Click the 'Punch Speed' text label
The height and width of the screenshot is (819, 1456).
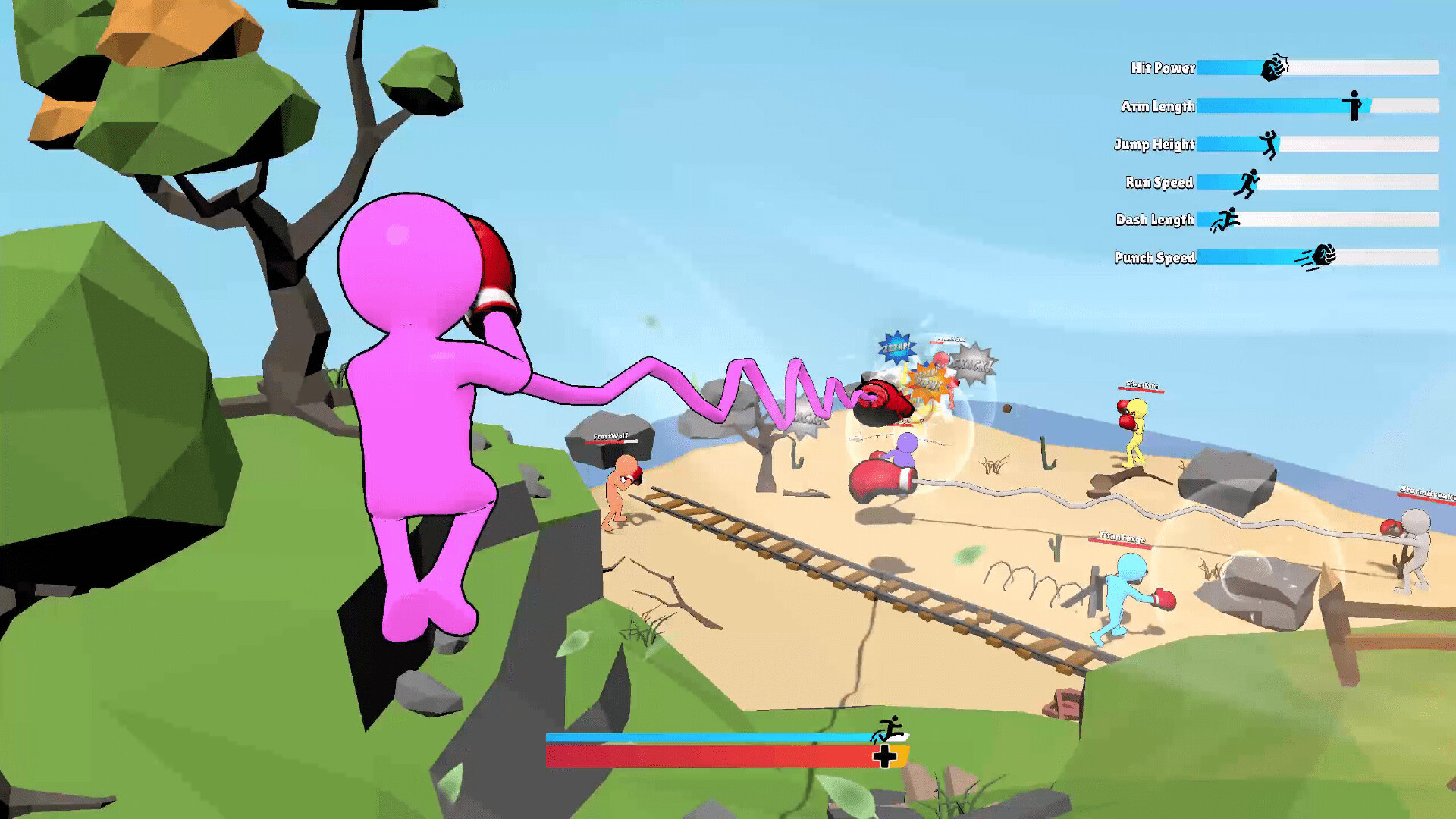1156,257
